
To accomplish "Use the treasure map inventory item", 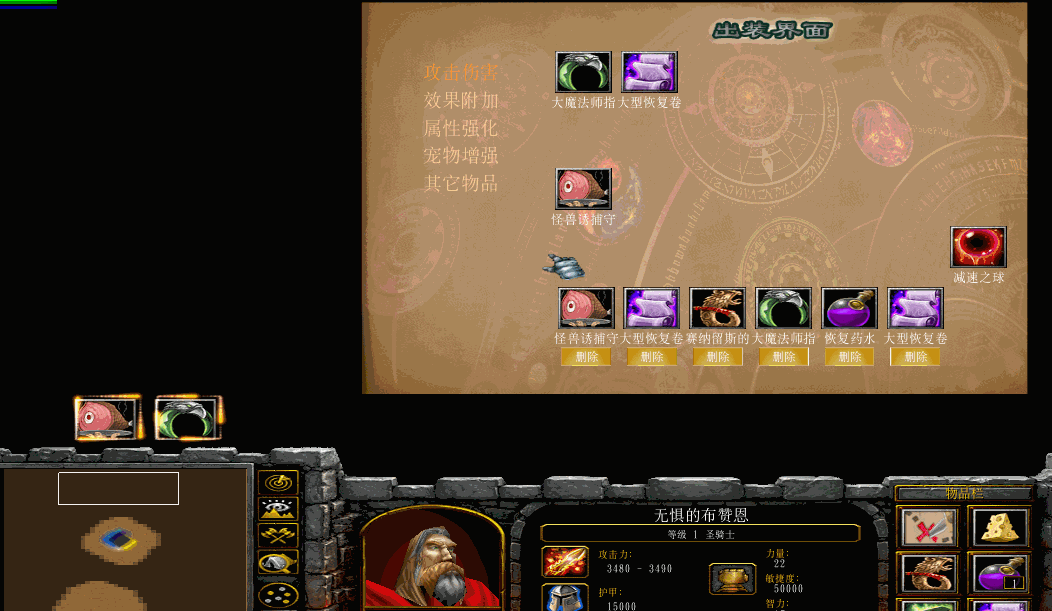I will coord(929,527).
